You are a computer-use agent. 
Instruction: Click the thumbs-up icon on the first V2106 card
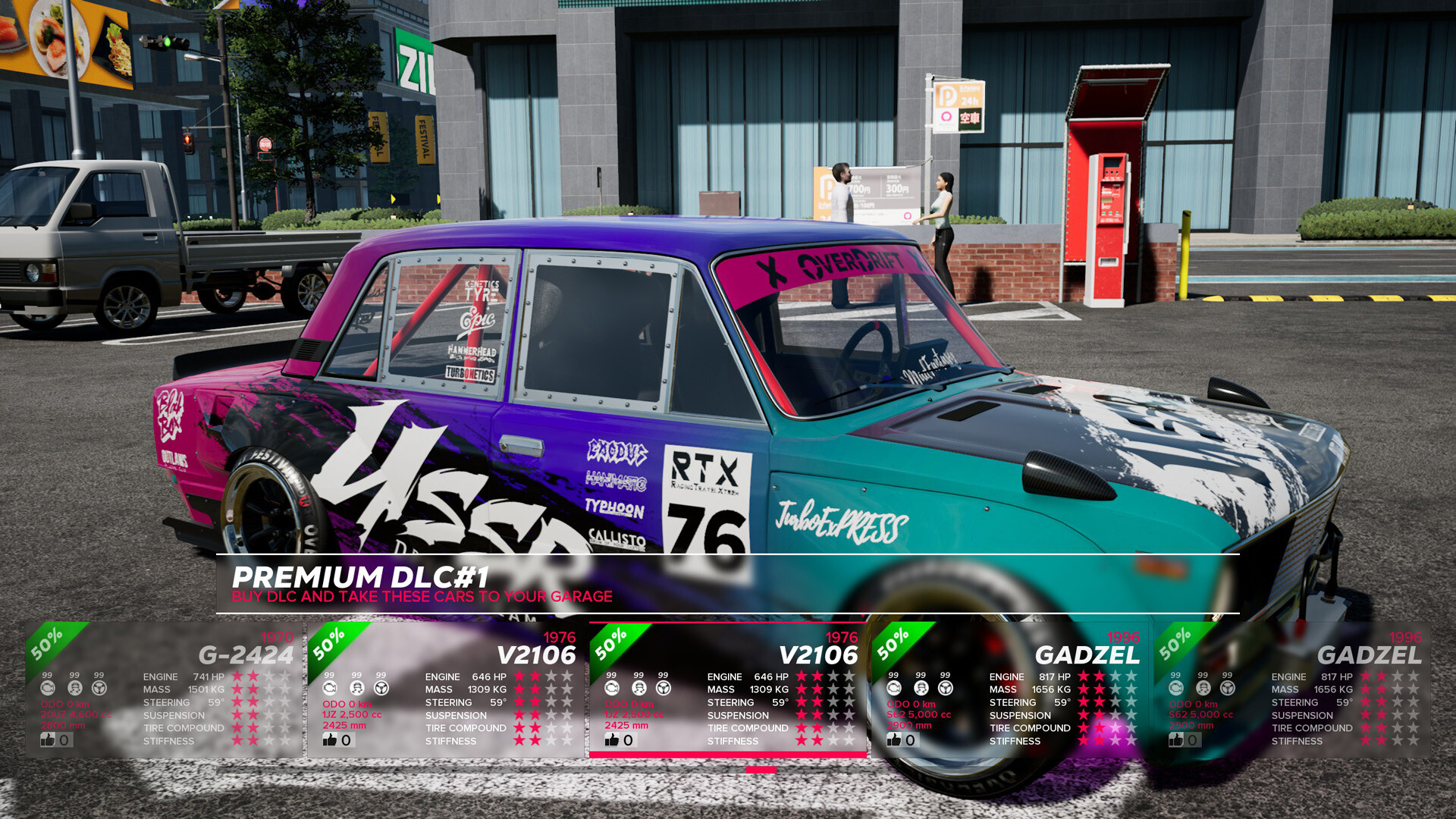point(331,740)
